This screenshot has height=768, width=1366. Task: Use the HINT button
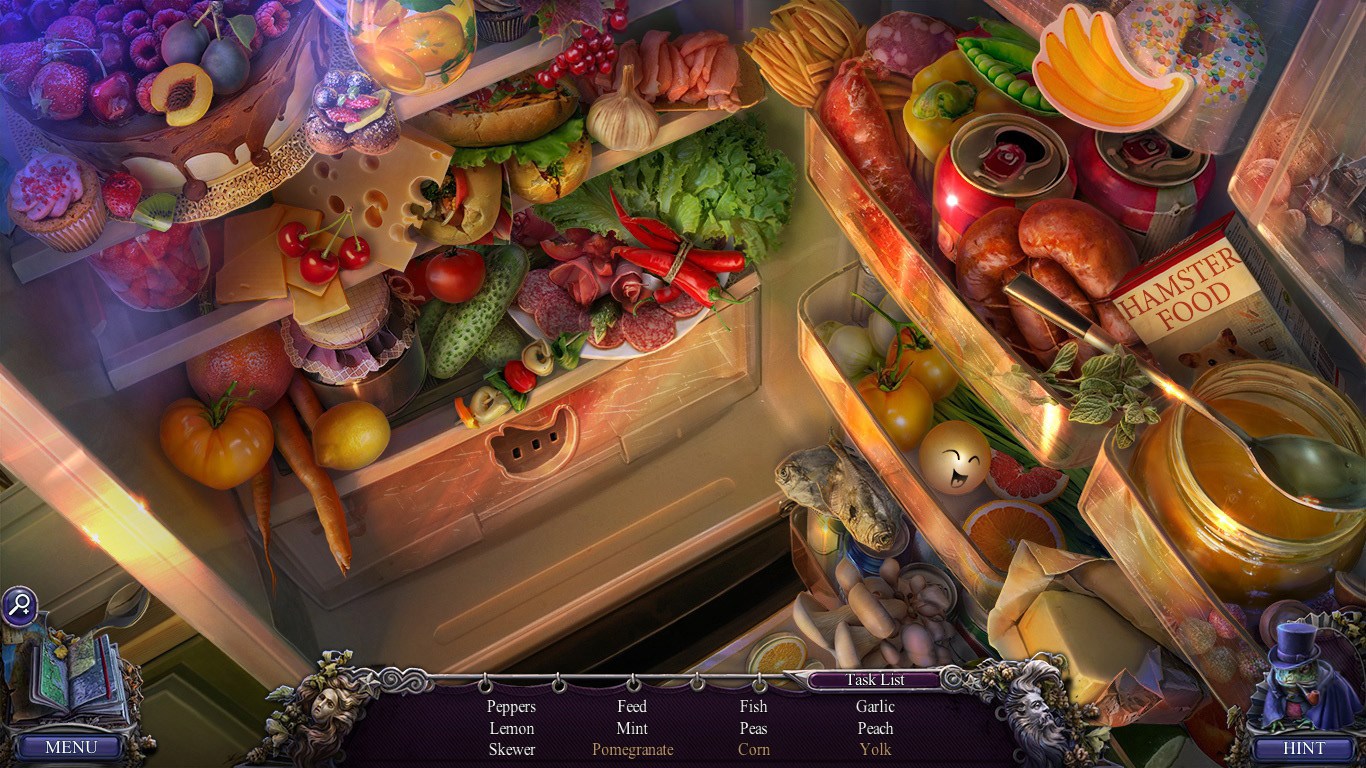[x=1304, y=747]
